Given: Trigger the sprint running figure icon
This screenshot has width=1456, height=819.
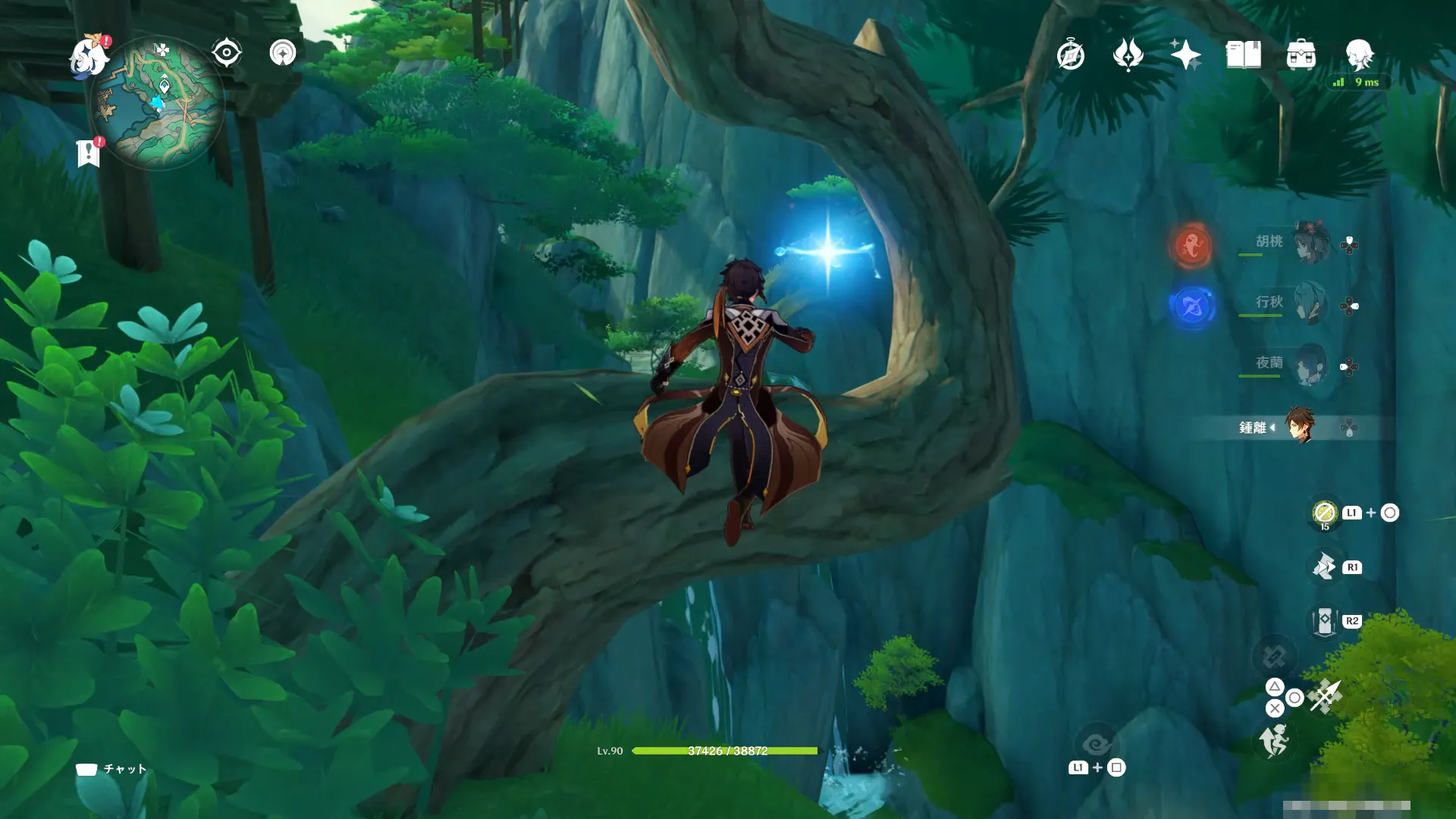Looking at the screenshot, I should coord(1274,740).
